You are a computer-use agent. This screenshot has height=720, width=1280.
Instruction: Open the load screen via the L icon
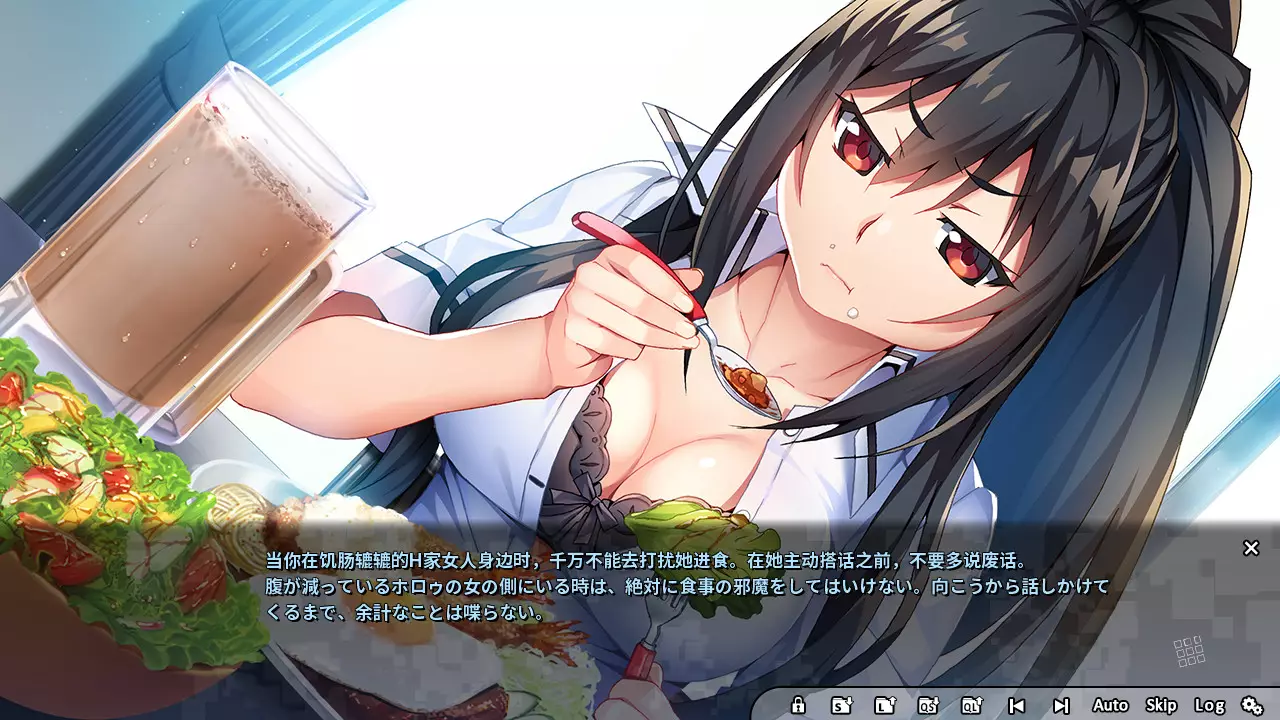click(x=886, y=705)
